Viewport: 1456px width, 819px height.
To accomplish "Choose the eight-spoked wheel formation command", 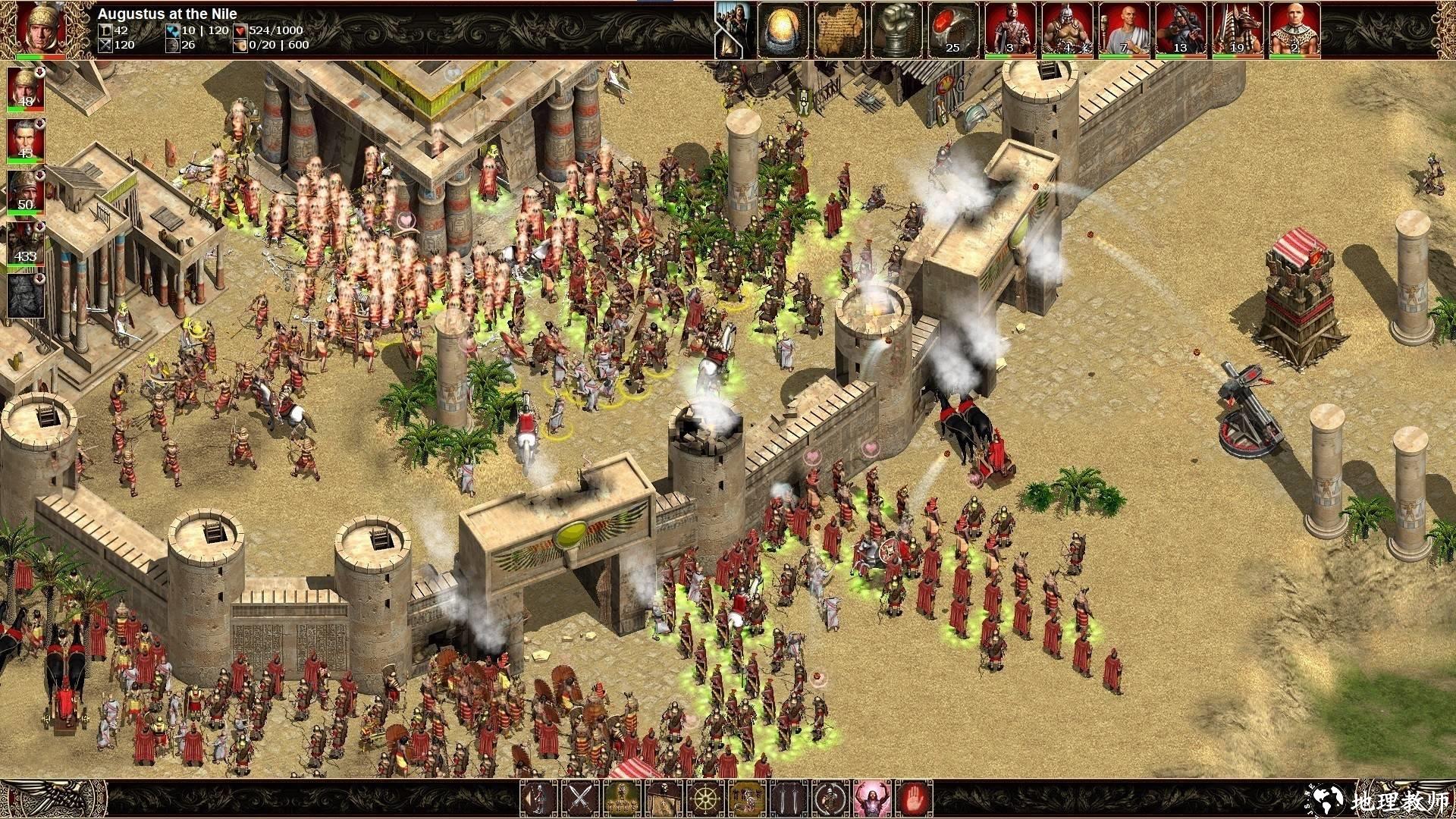I will pyautogui.click(x=705, y=799).
